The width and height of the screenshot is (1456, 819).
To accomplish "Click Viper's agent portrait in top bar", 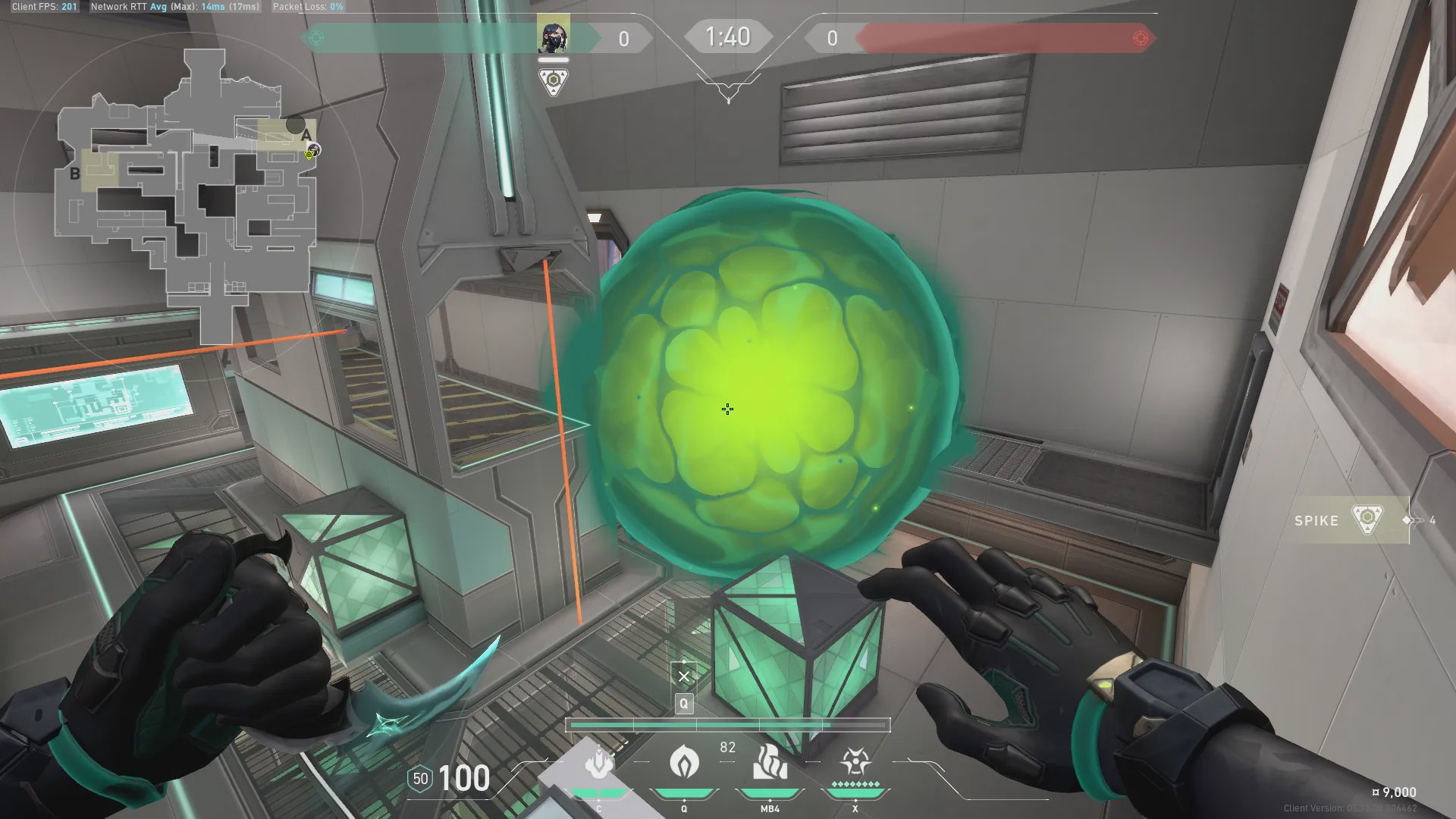I will pos(553,36).
